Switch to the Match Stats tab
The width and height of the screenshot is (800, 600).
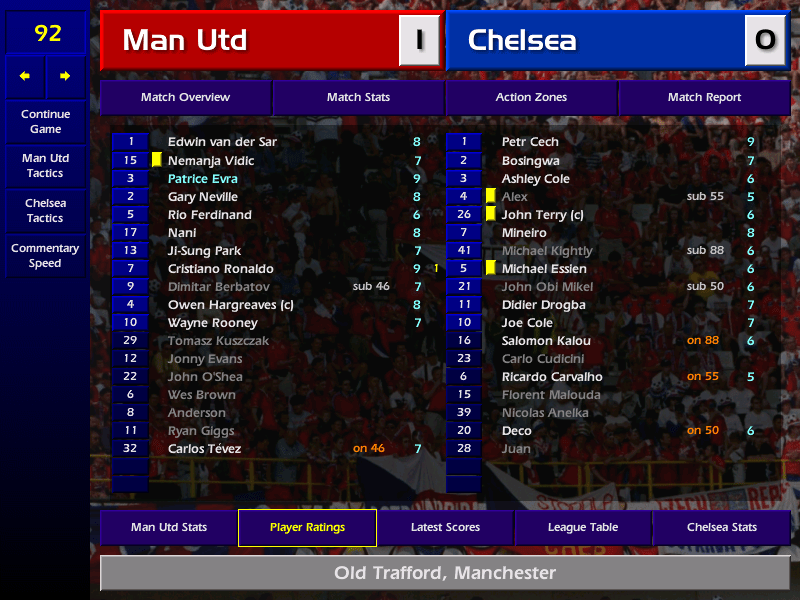(358, 97)
